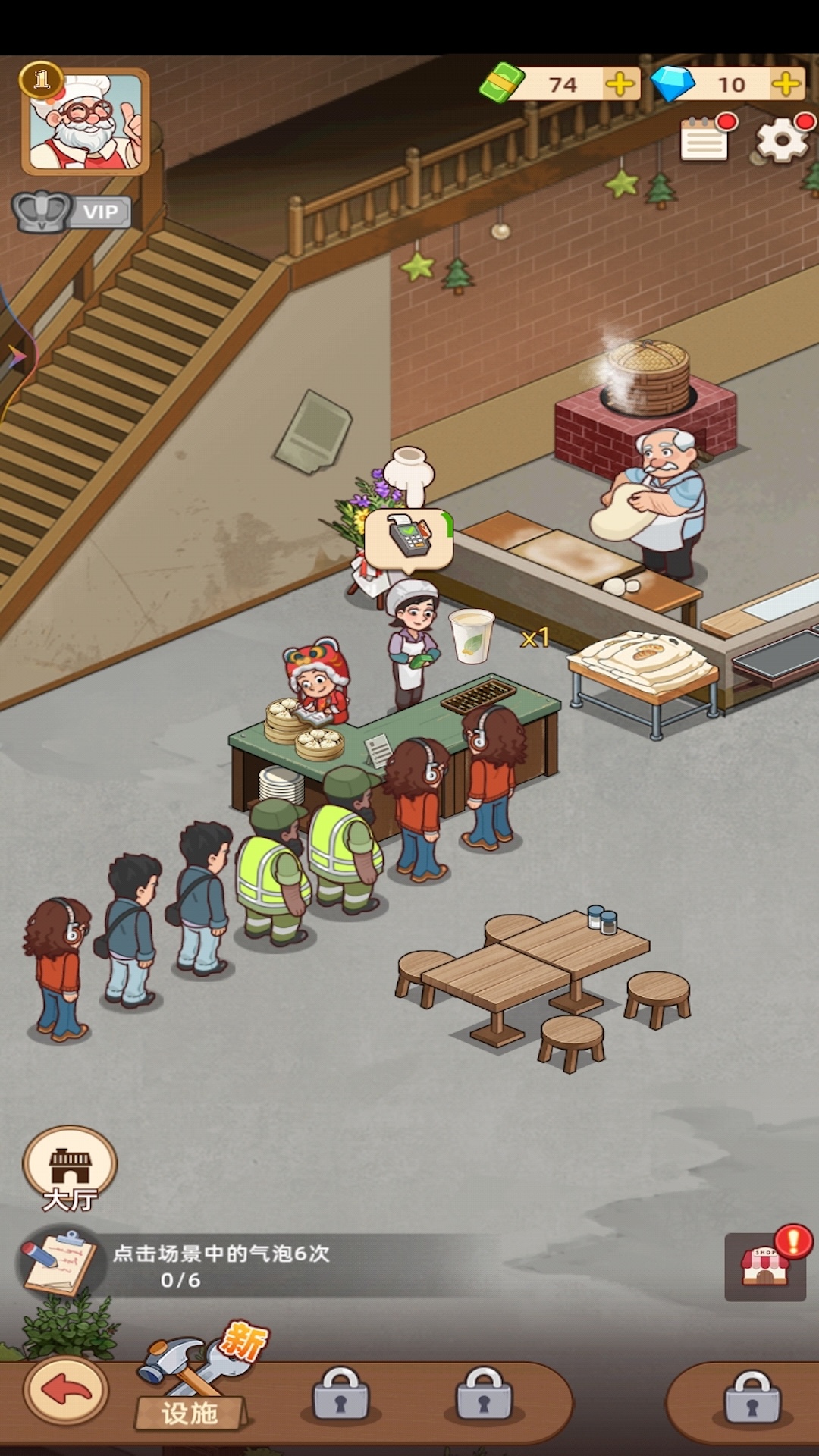819x1456 pixels.
Task: Open the VIP crown menu
Action: click(x=72, y=212)
